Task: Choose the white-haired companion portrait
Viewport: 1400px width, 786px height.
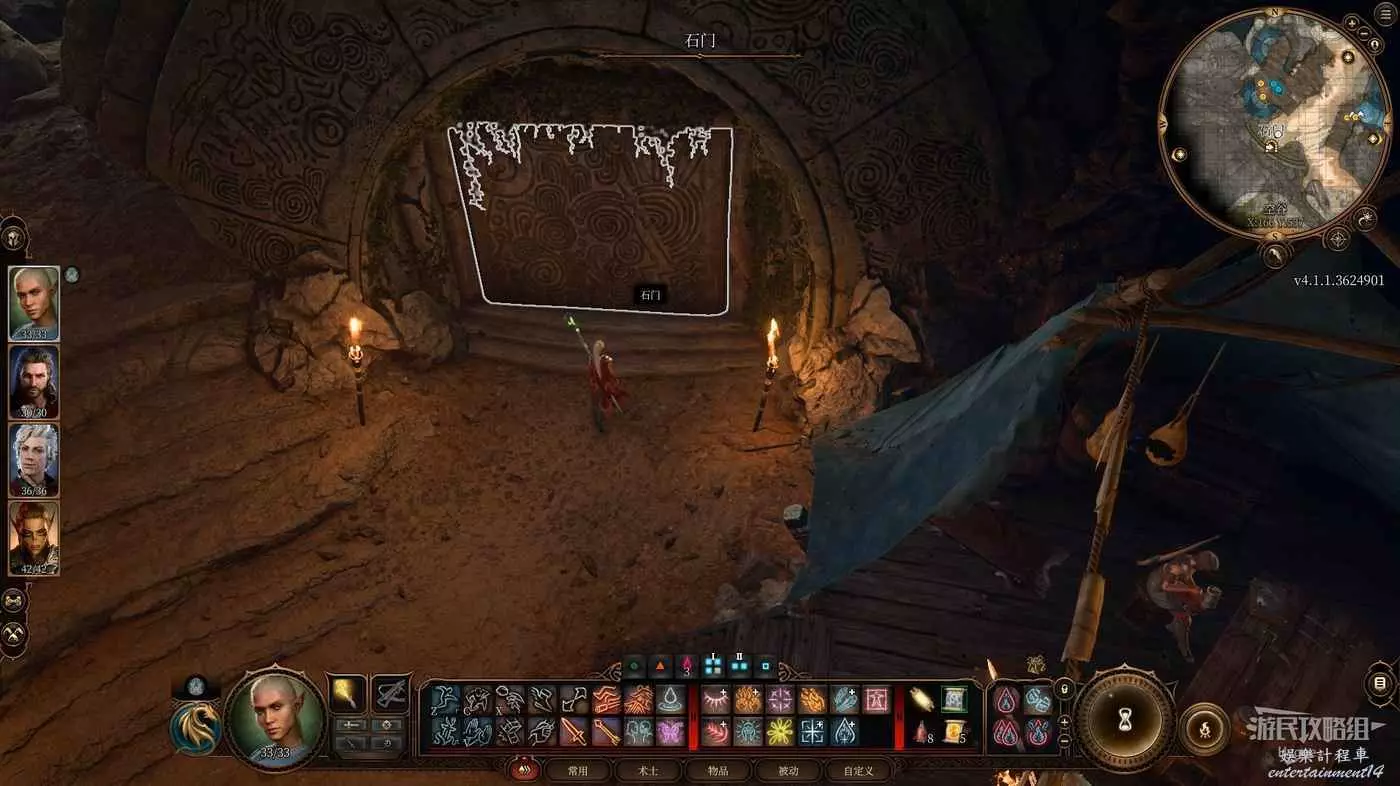Action: click(x=34, y=459)
